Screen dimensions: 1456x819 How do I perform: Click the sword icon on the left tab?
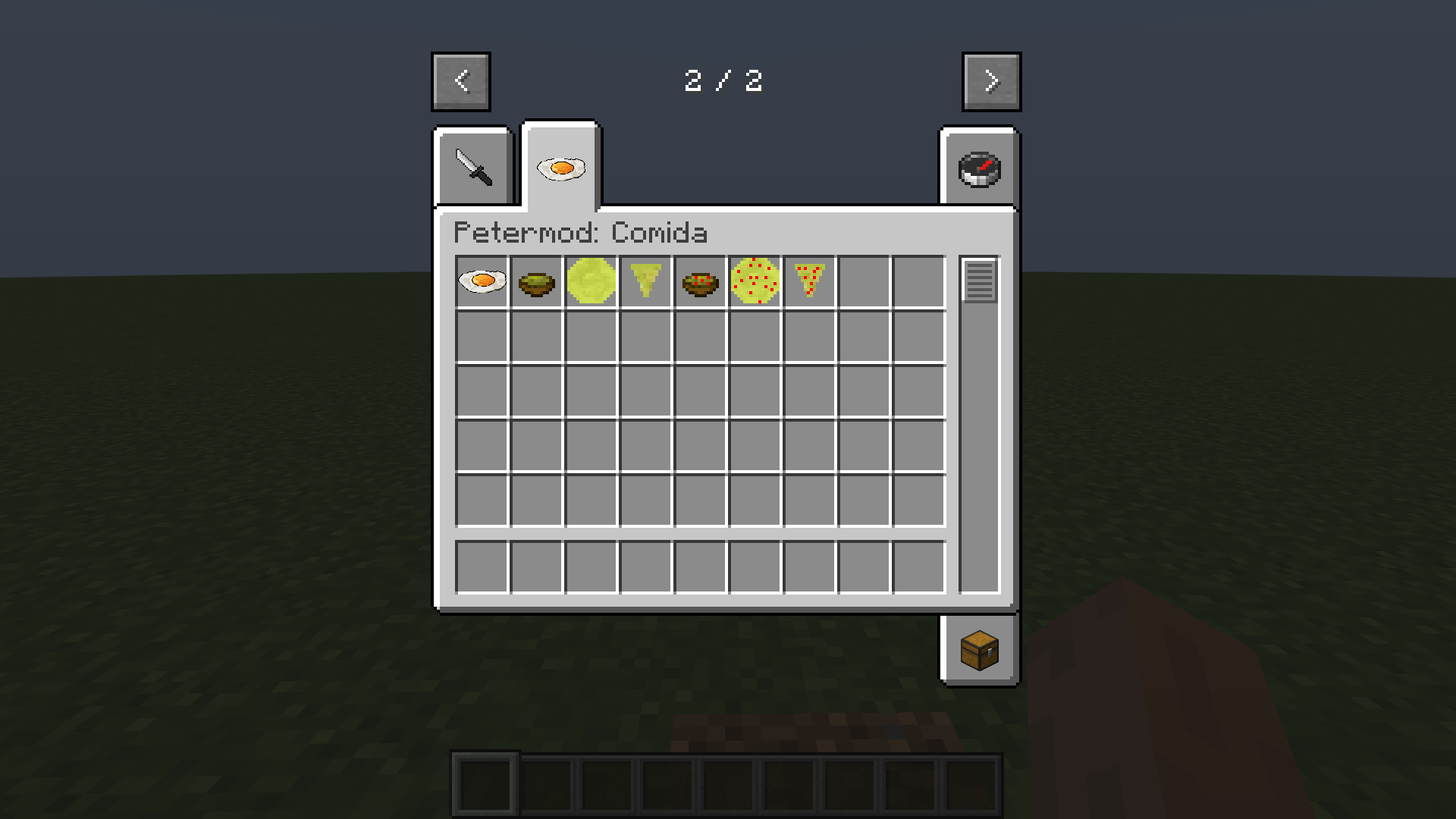[473, 167]
